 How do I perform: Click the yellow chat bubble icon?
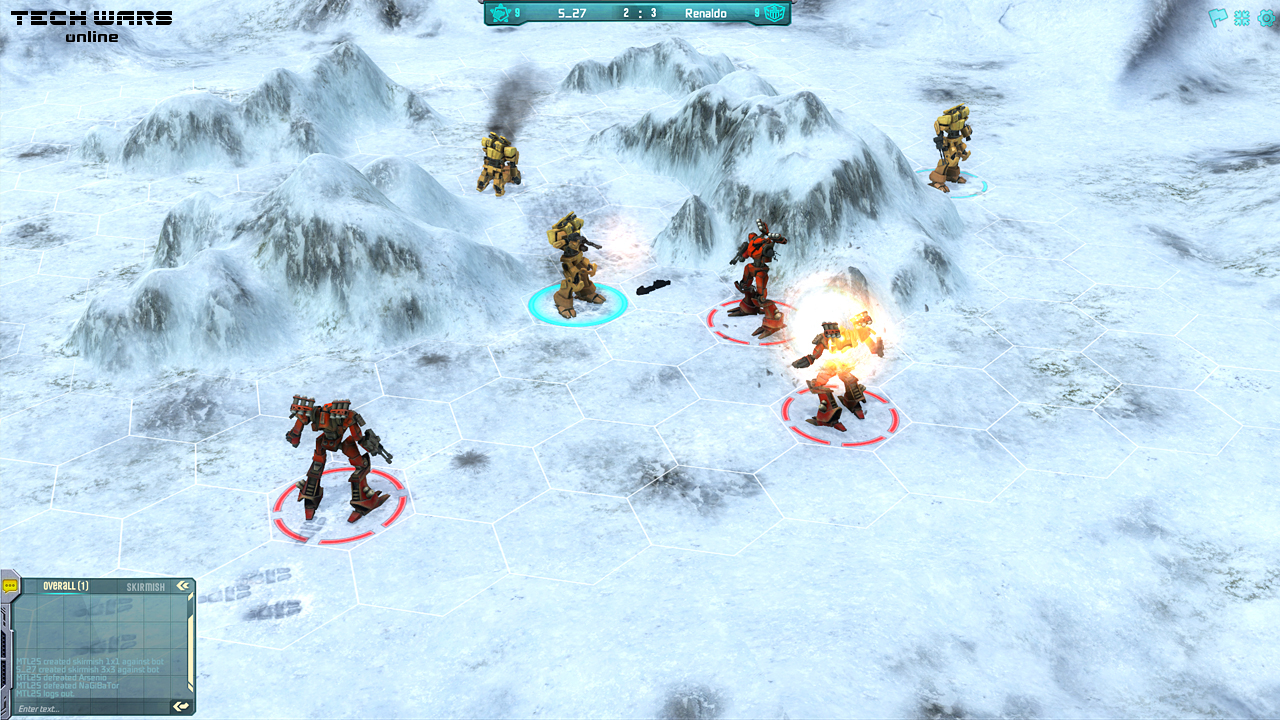click(x=9, y=586)
